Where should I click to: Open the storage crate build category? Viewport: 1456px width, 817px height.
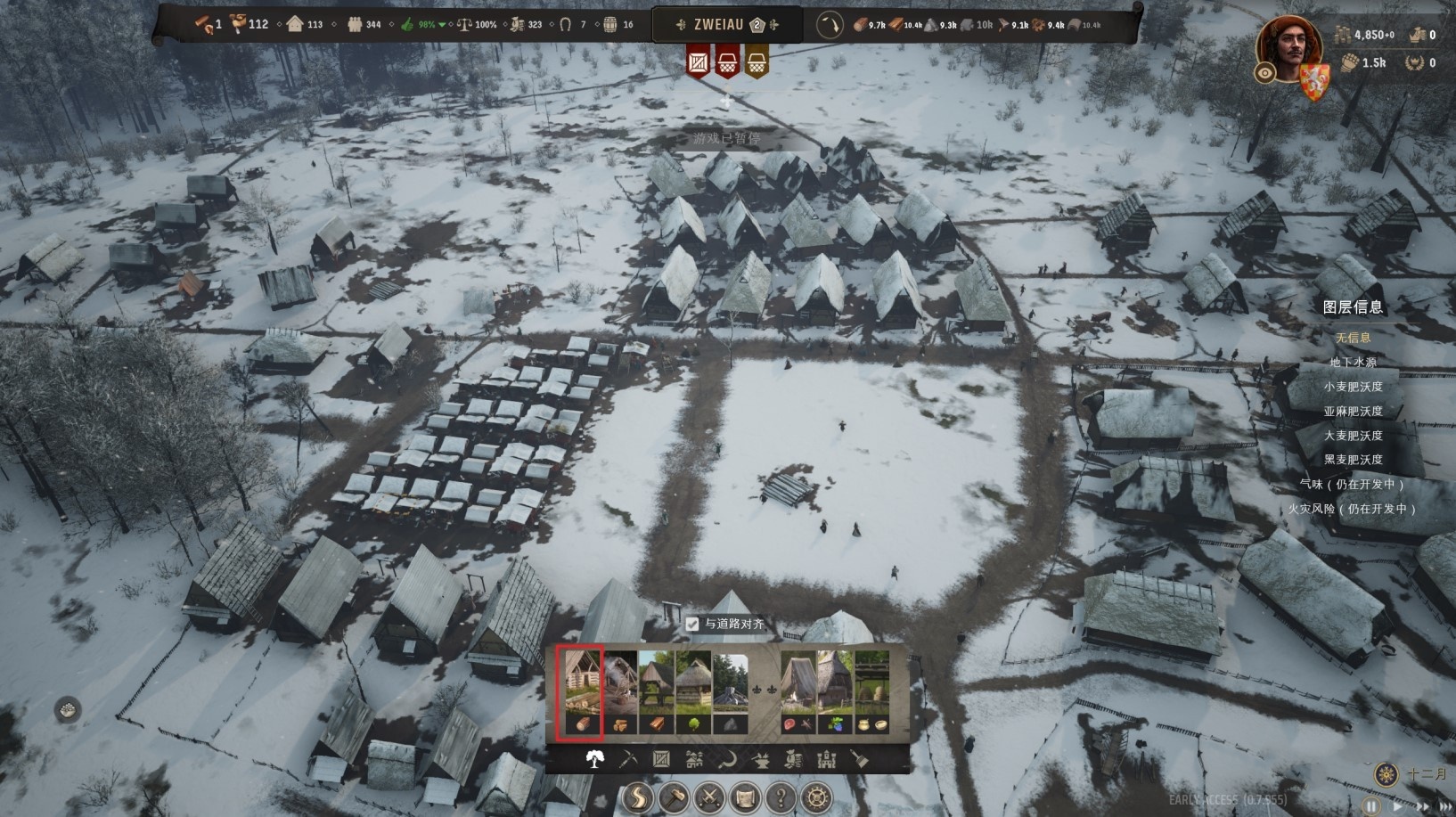tap(661, 759)
